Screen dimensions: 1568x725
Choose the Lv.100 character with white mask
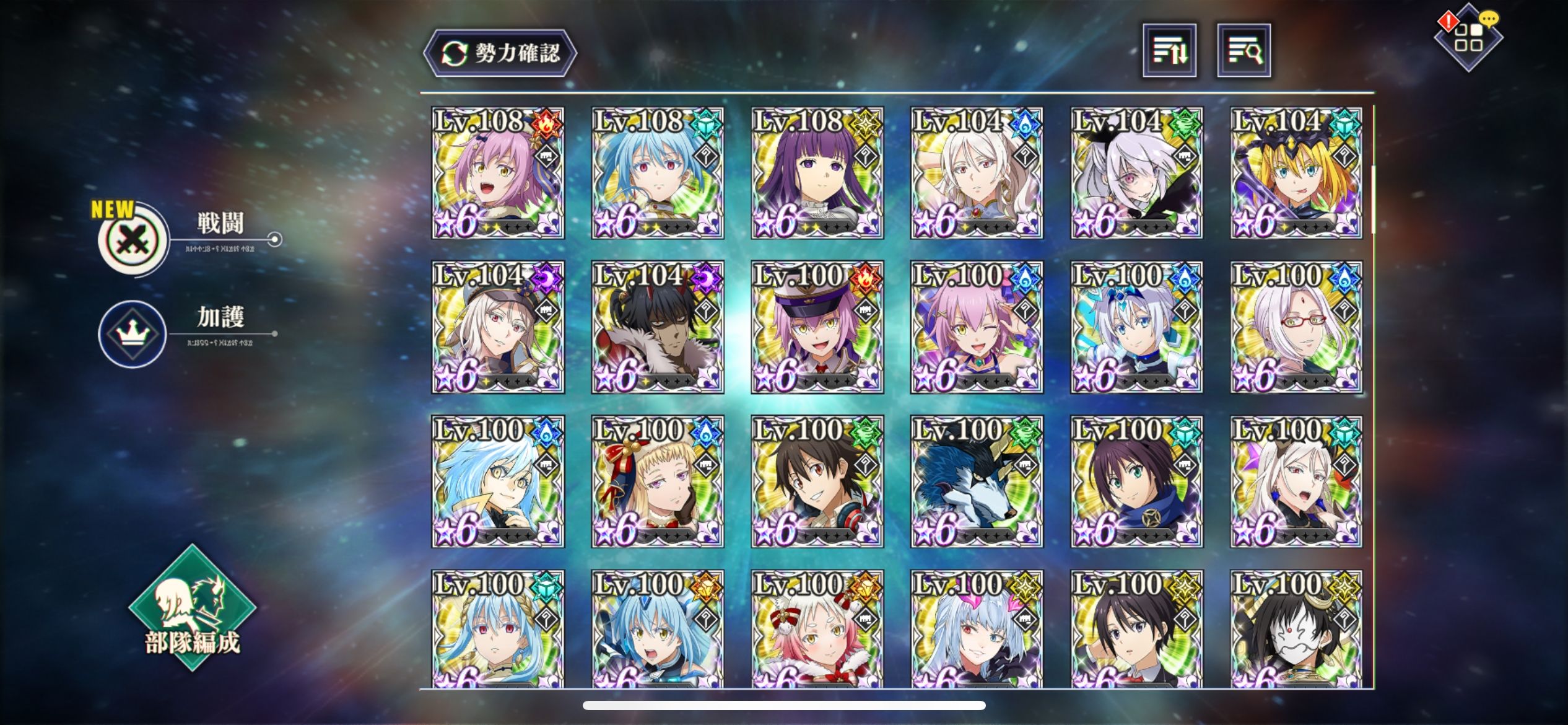click(1296, 629)
